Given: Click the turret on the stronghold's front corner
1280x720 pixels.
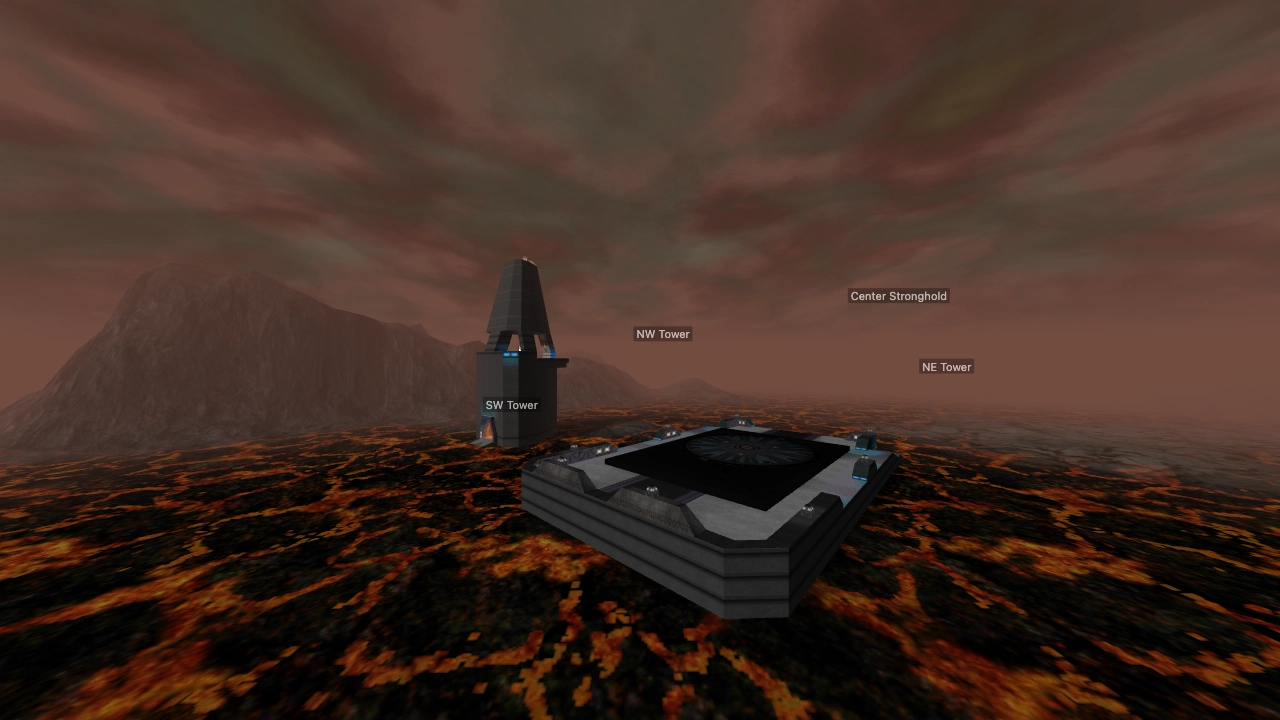Looking at the screenshot, I should pos(806,508).
